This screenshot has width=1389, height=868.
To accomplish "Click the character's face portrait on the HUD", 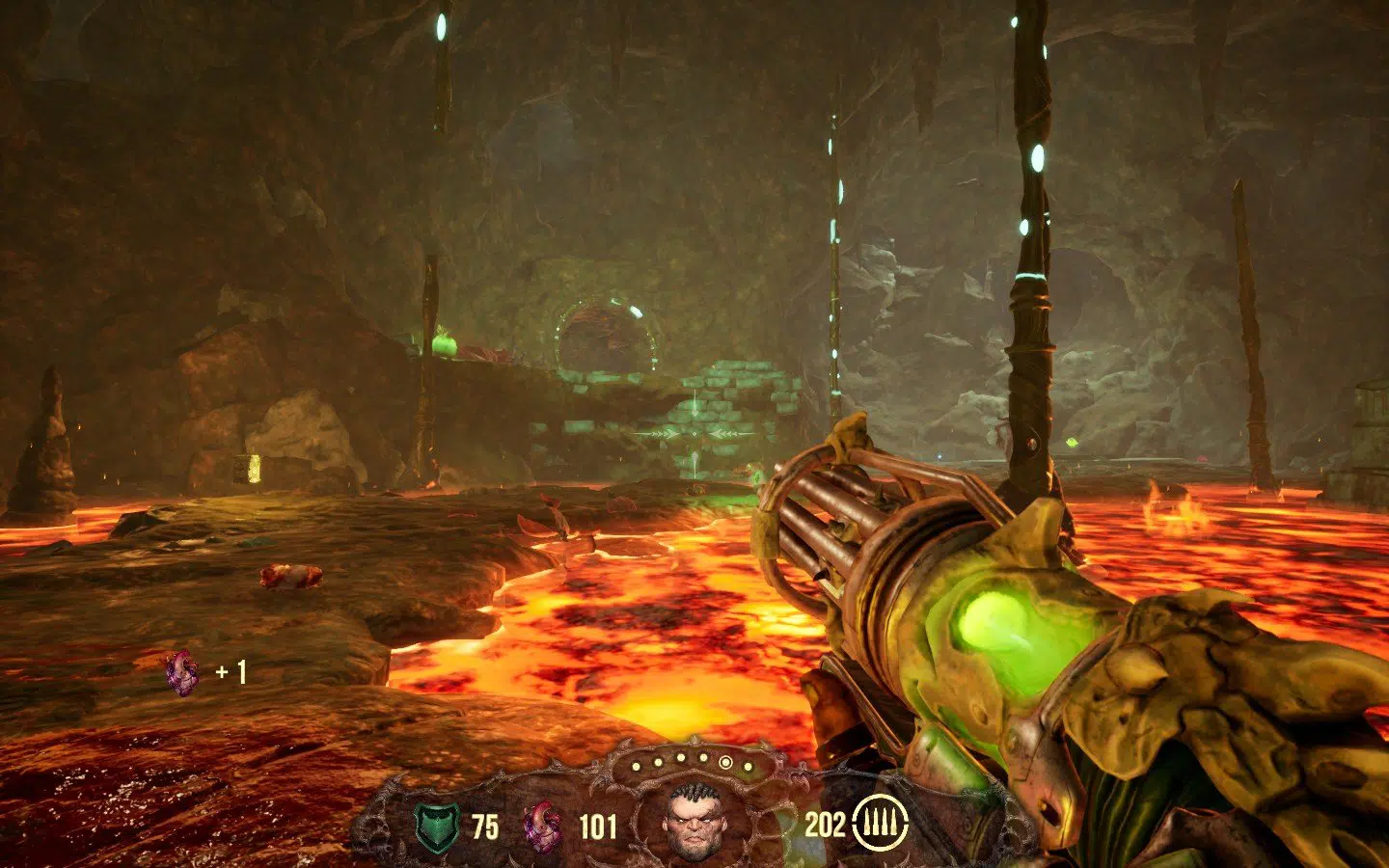I will [x=693, y=822].
